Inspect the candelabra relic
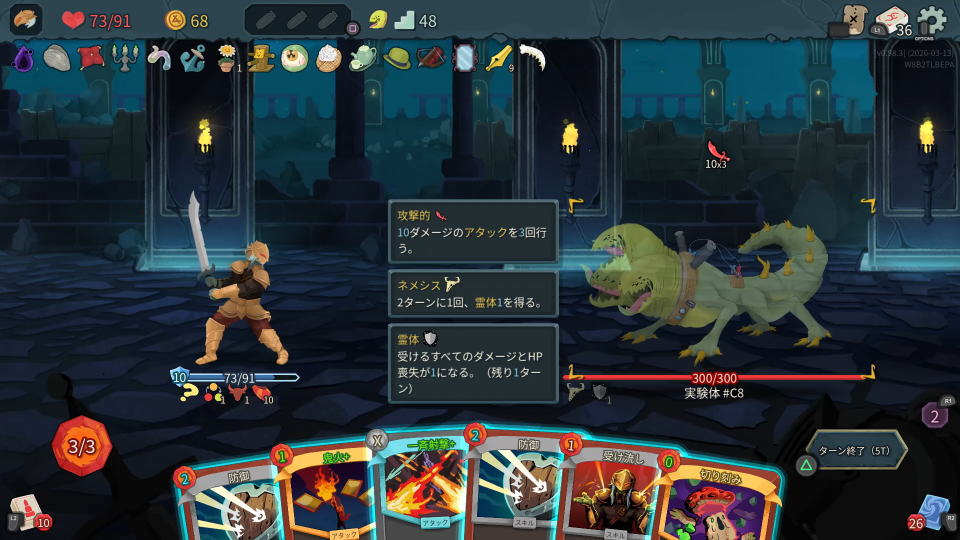960x540 pixels. tap(125, 59)
